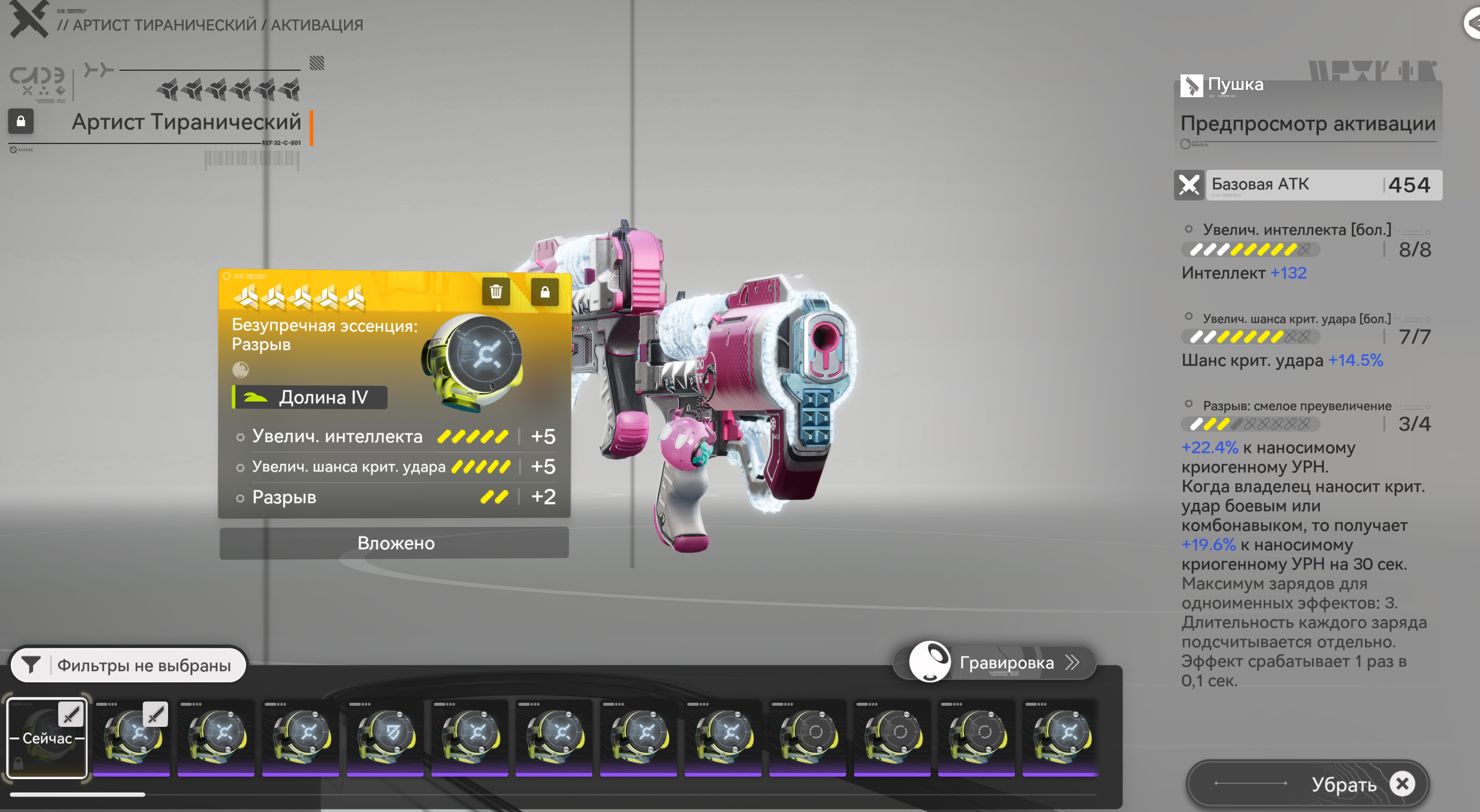Open the Гравировка menu
Screen dimensions: 1480x812
click(994, 663)
